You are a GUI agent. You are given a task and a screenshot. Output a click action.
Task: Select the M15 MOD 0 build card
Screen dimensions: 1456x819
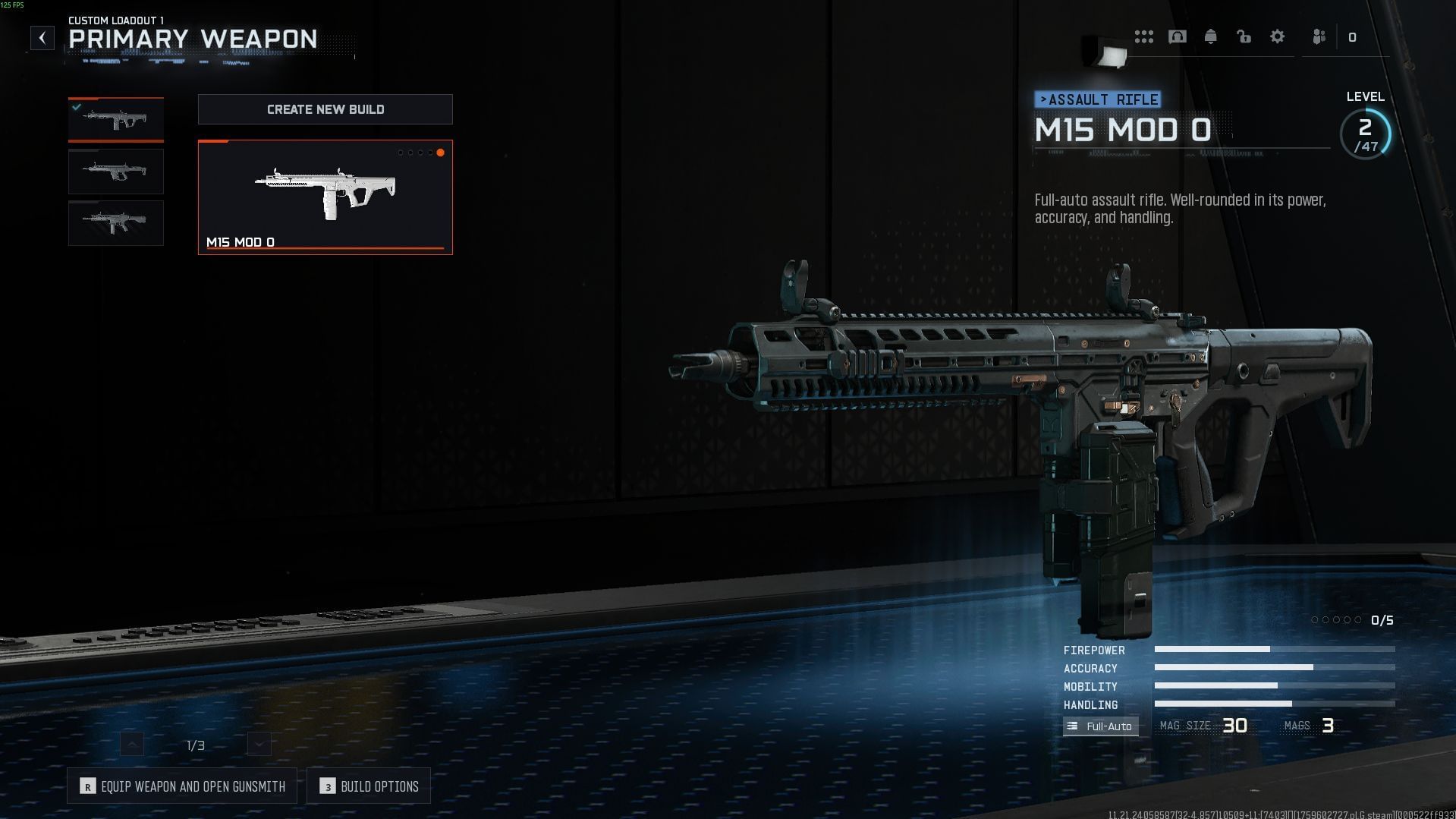[x=325, y=197]
